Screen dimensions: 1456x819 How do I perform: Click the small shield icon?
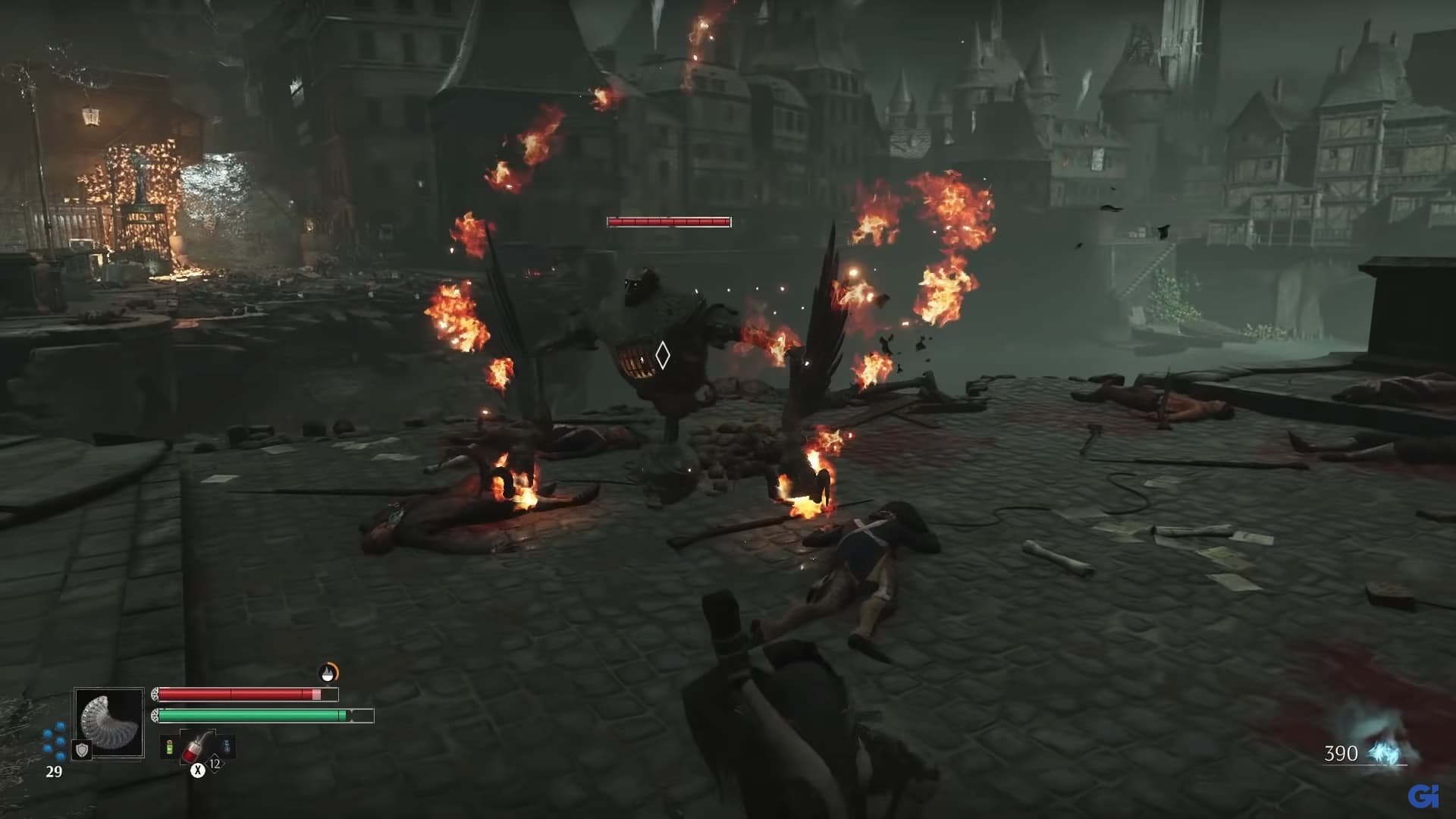tap(82, 750)
